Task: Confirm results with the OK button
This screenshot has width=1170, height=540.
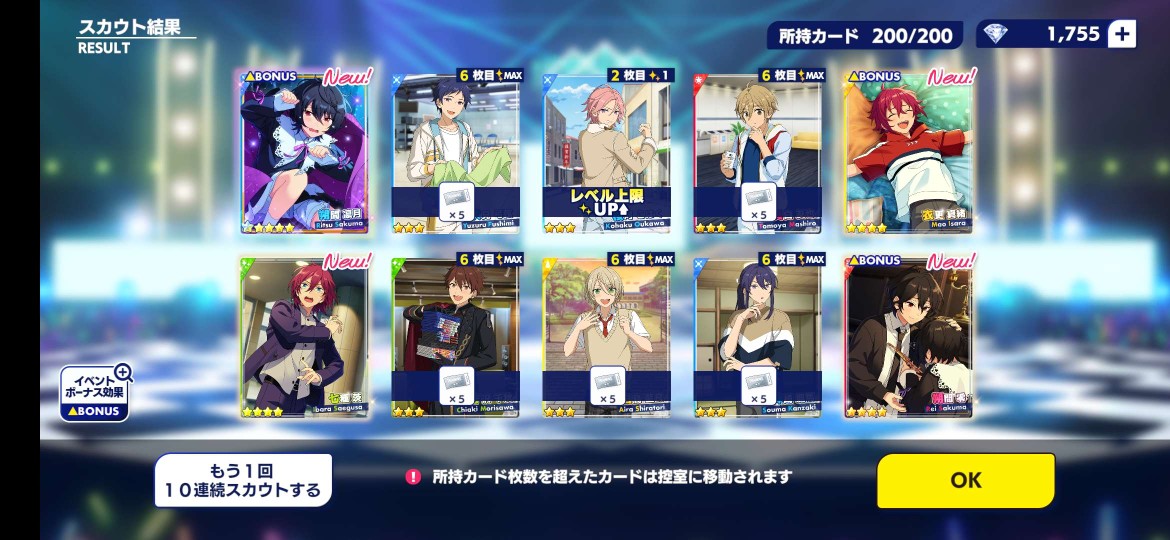Action: [x=965, y=480]
